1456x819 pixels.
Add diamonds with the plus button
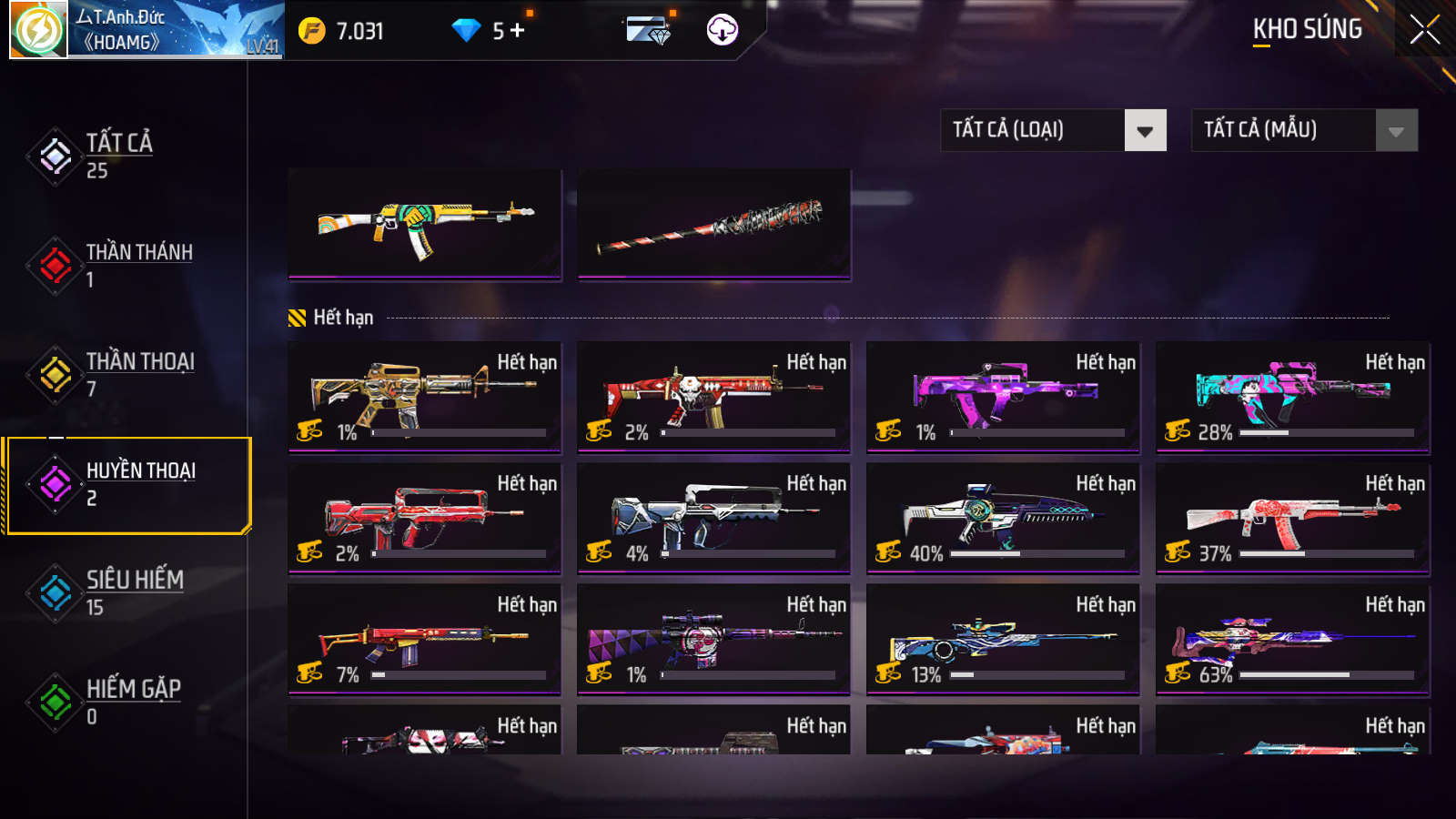point(518,31)
